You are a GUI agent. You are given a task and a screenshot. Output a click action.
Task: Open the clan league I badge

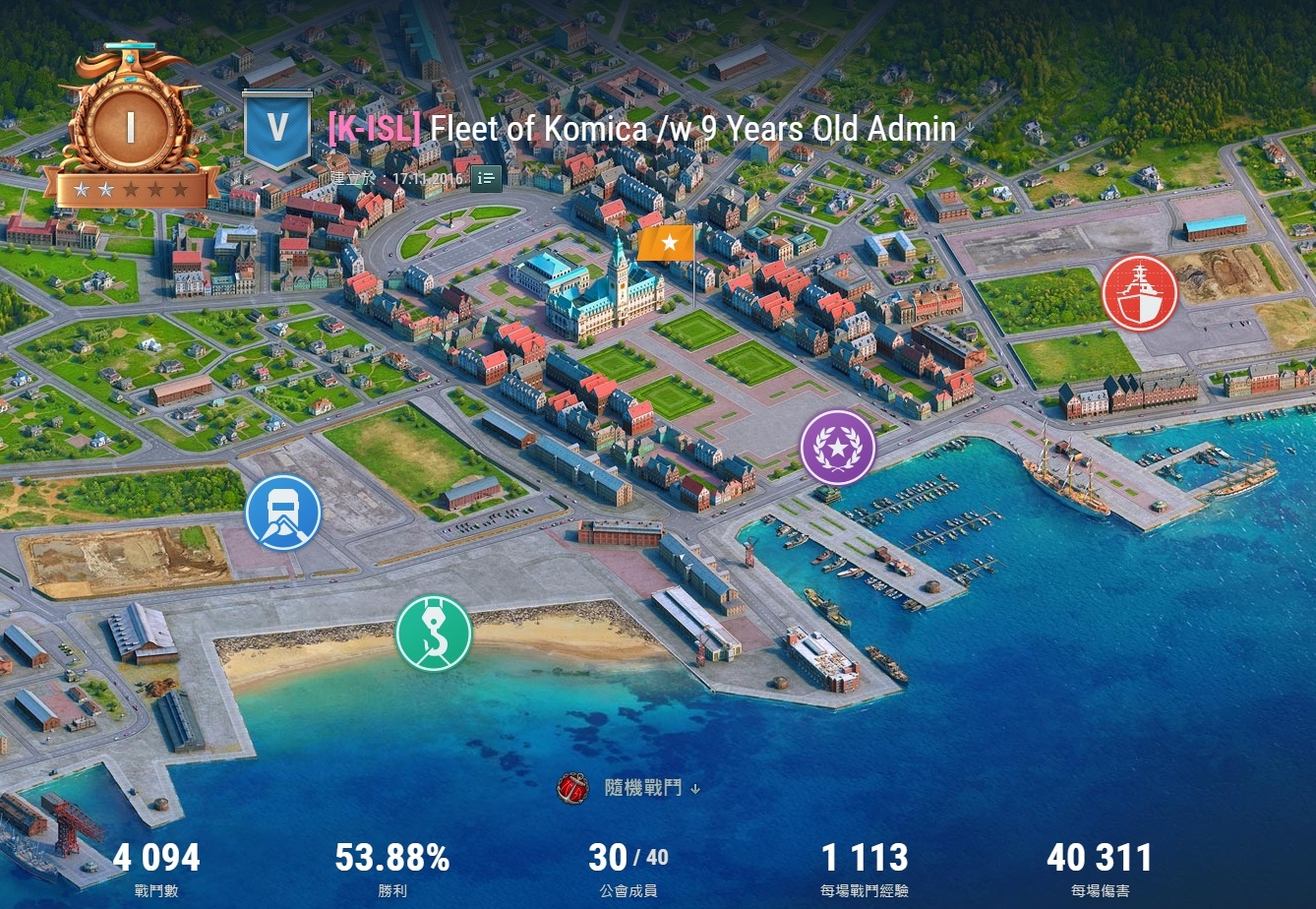point(130,126)
